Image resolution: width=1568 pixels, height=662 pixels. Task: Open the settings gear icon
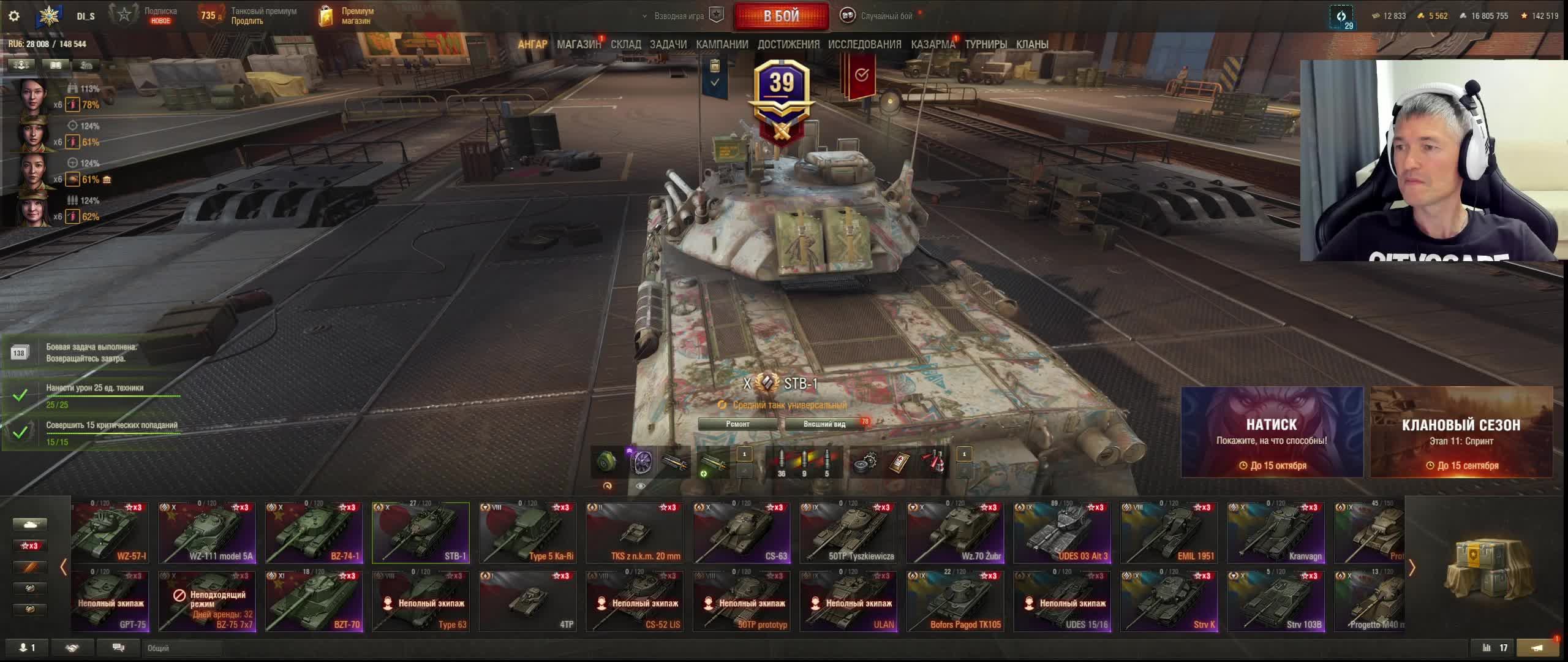tap(14, 16)
